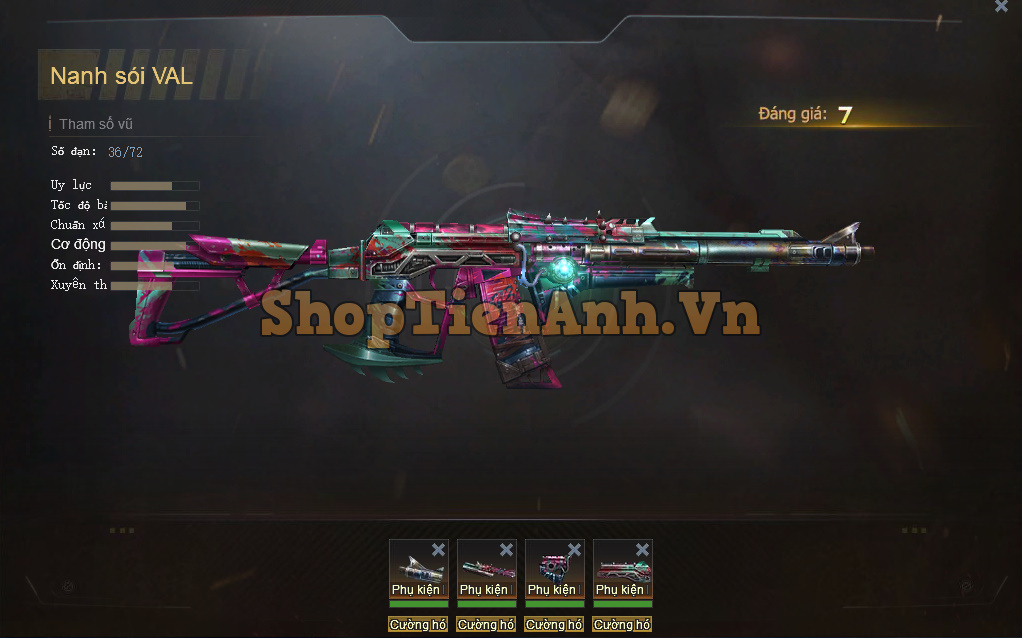Remove the barrel accessory with its X

coord(506,549)
